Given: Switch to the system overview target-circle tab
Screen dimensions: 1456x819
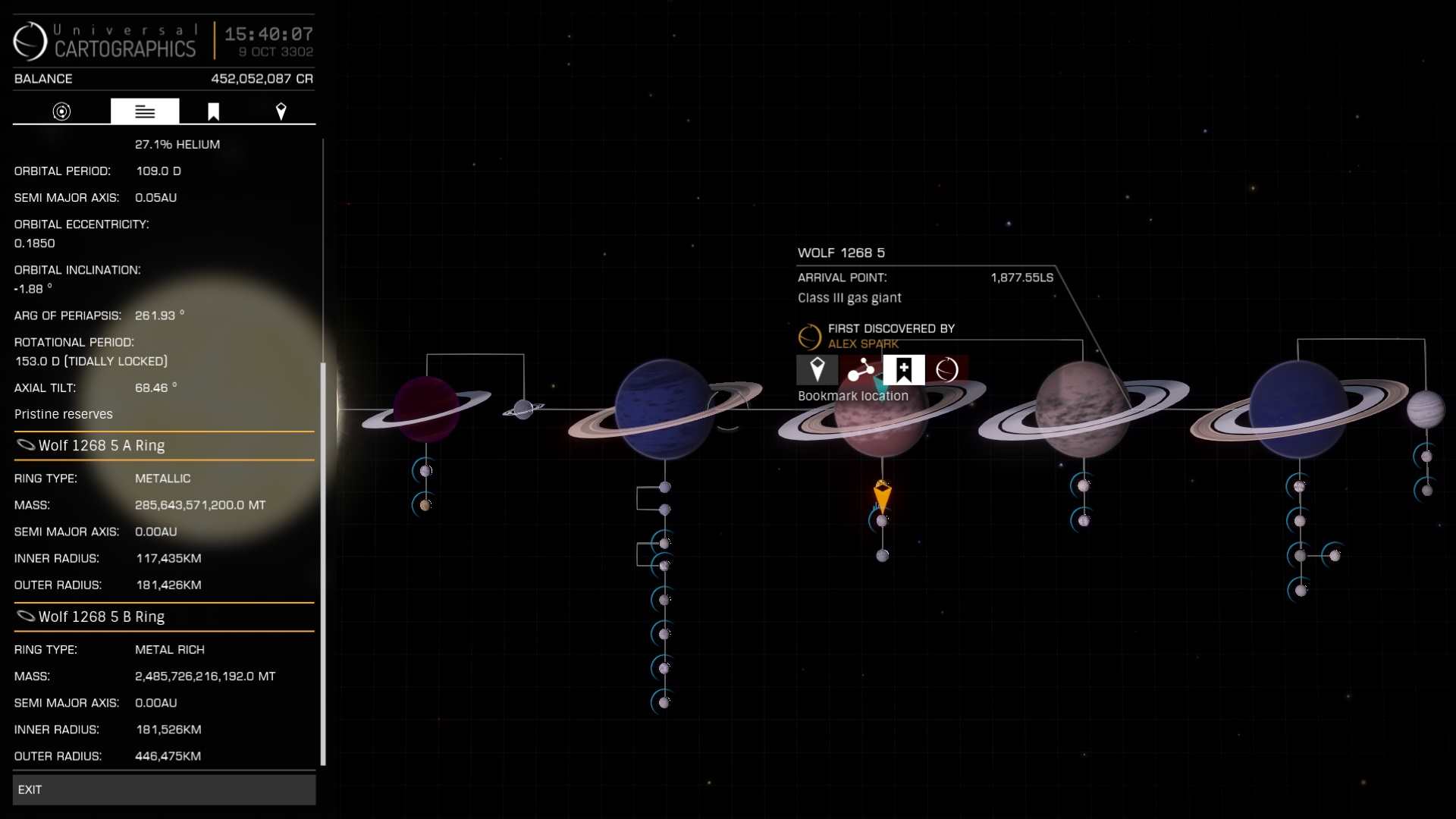Looking at the screenshot, I should click(x=61, y=111).
